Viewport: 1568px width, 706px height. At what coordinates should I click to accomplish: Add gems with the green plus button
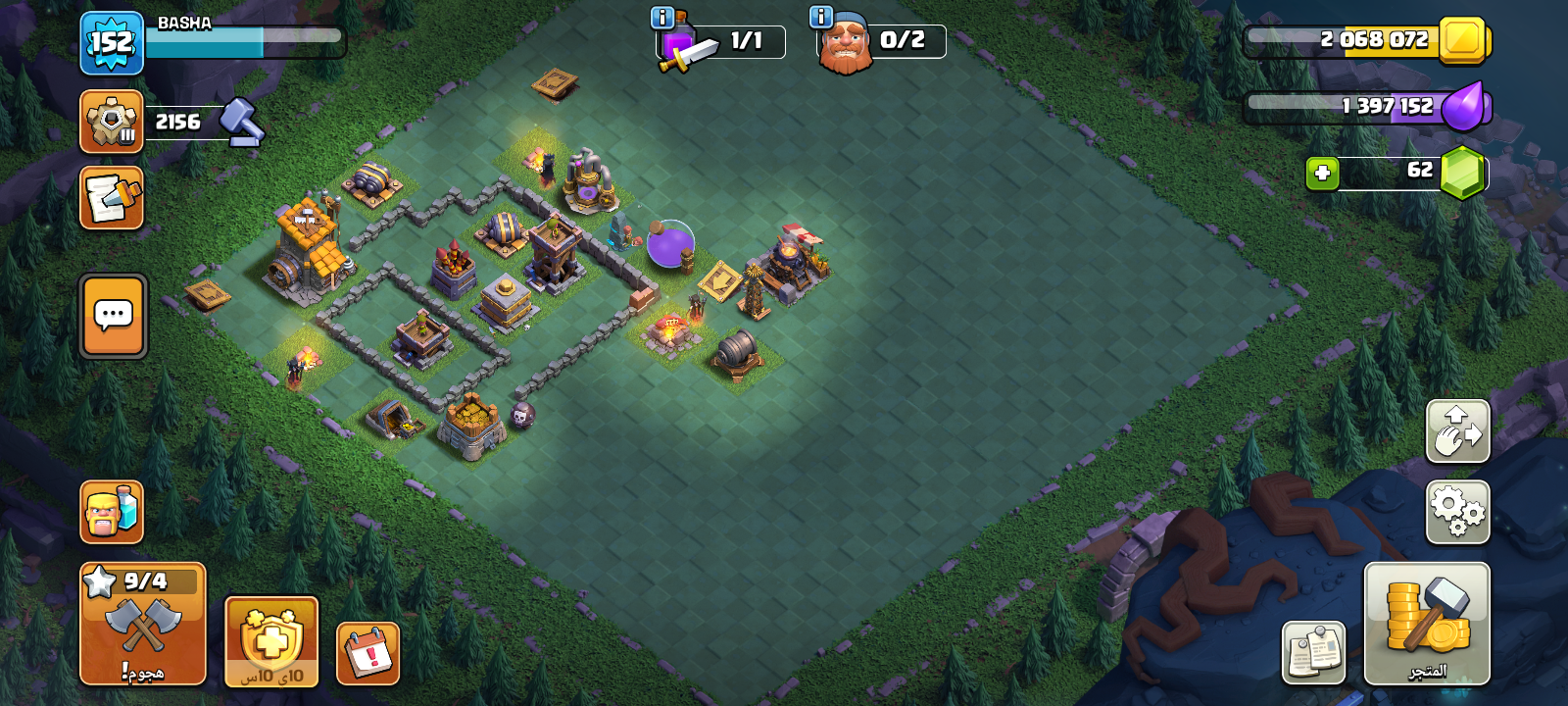(1322, 174)
